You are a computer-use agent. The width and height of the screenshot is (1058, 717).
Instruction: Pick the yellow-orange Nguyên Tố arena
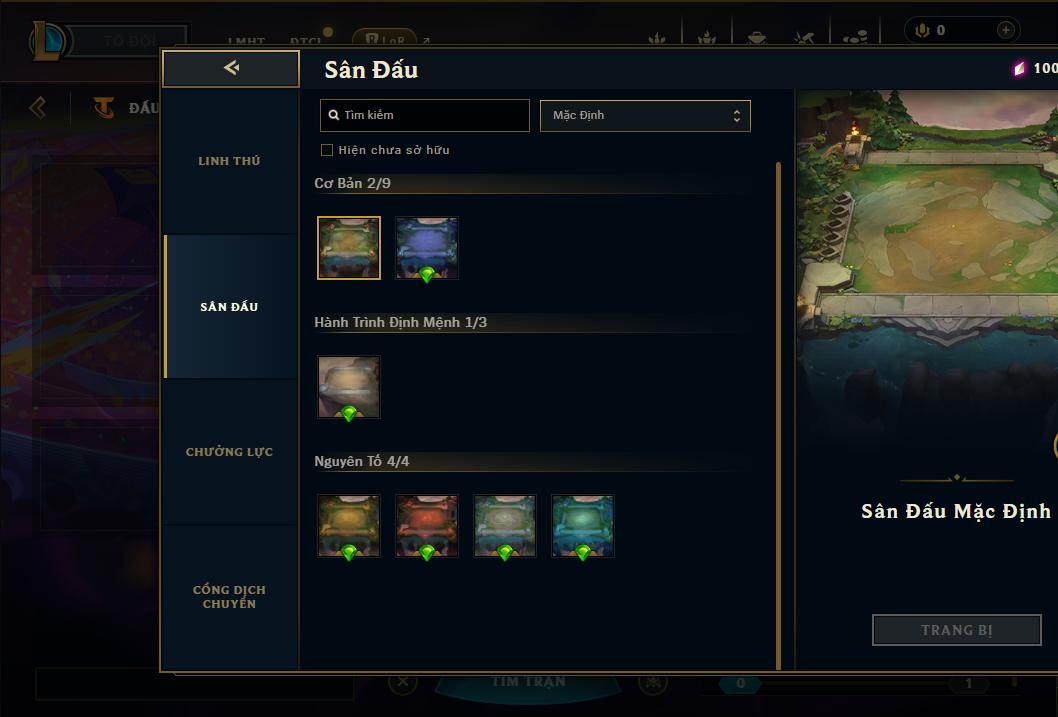click(x=349, y=526)
